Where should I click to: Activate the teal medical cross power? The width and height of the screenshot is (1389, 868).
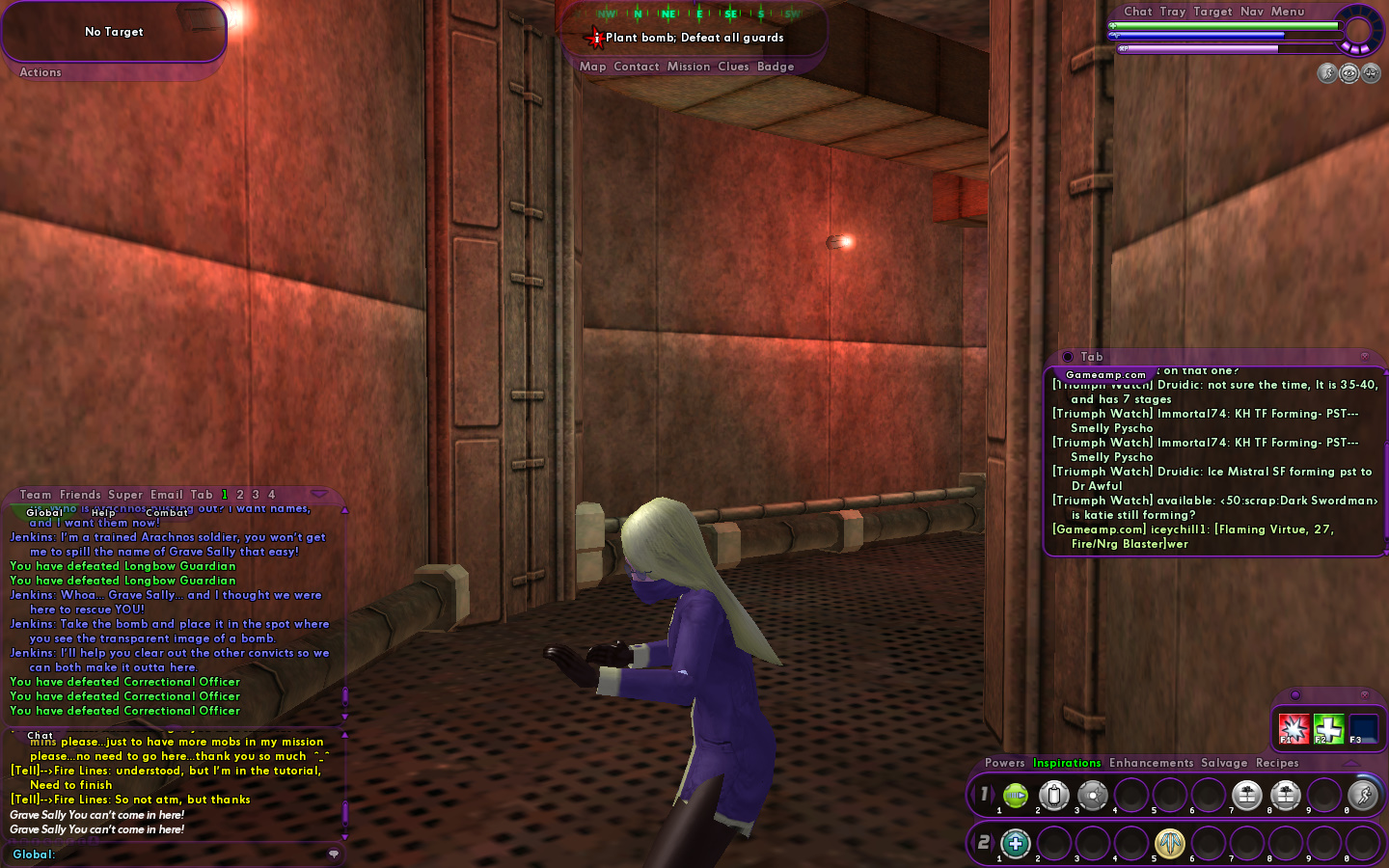1016,844
